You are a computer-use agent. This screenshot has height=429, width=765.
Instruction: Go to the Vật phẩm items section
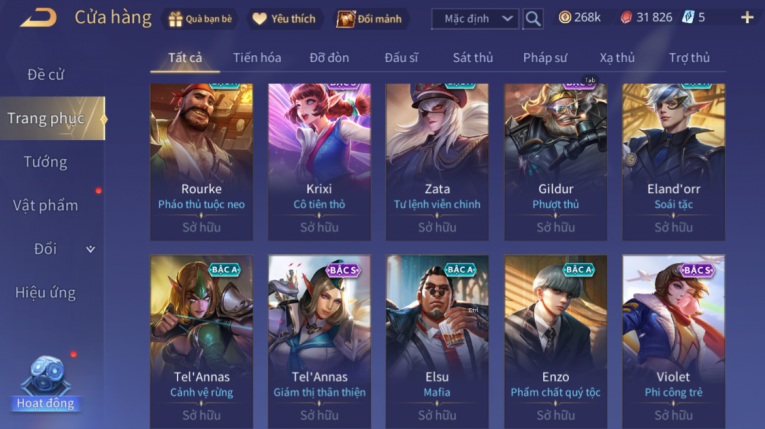coord(46,205)
